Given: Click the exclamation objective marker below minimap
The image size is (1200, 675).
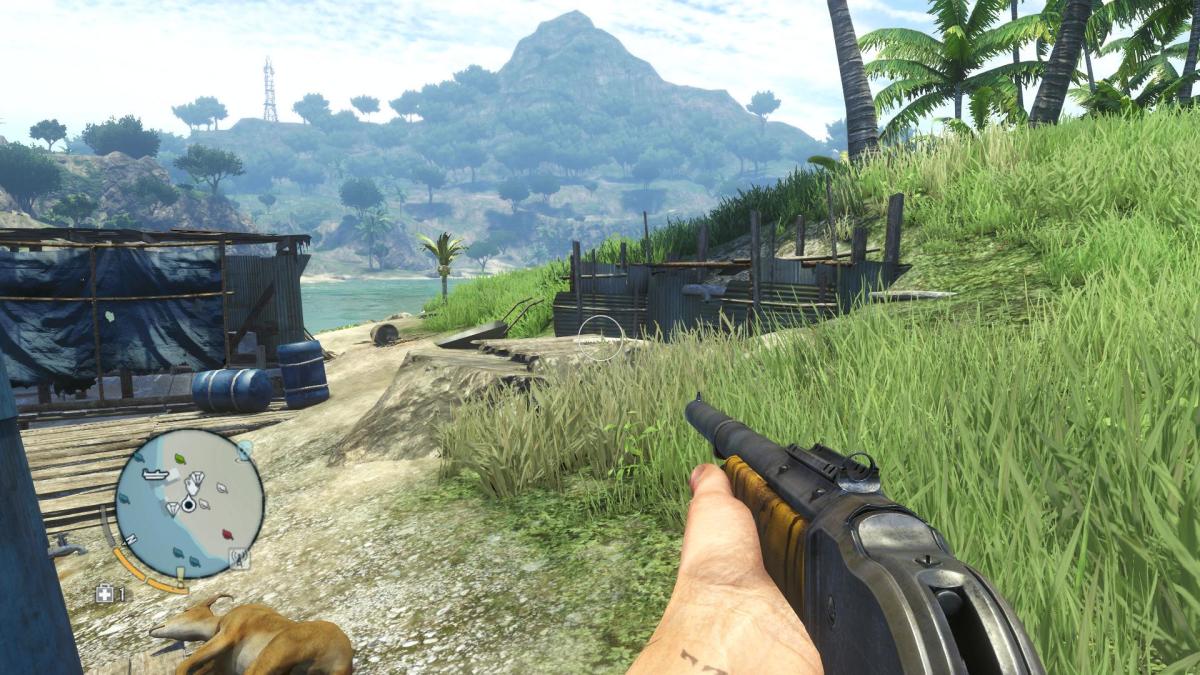Looking at the screenshot, I should point(180,573).
